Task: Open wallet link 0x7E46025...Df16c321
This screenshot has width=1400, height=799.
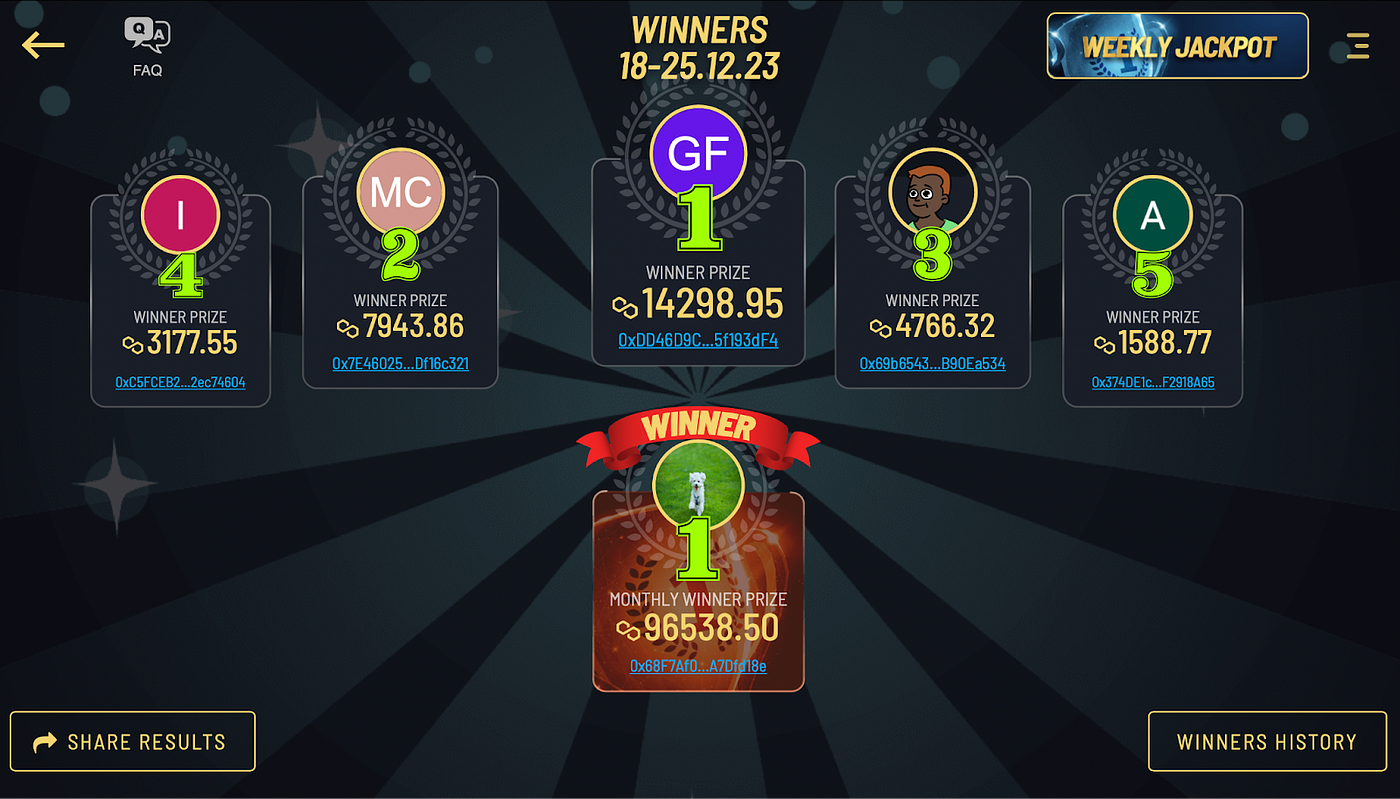Action: [399, 363]
